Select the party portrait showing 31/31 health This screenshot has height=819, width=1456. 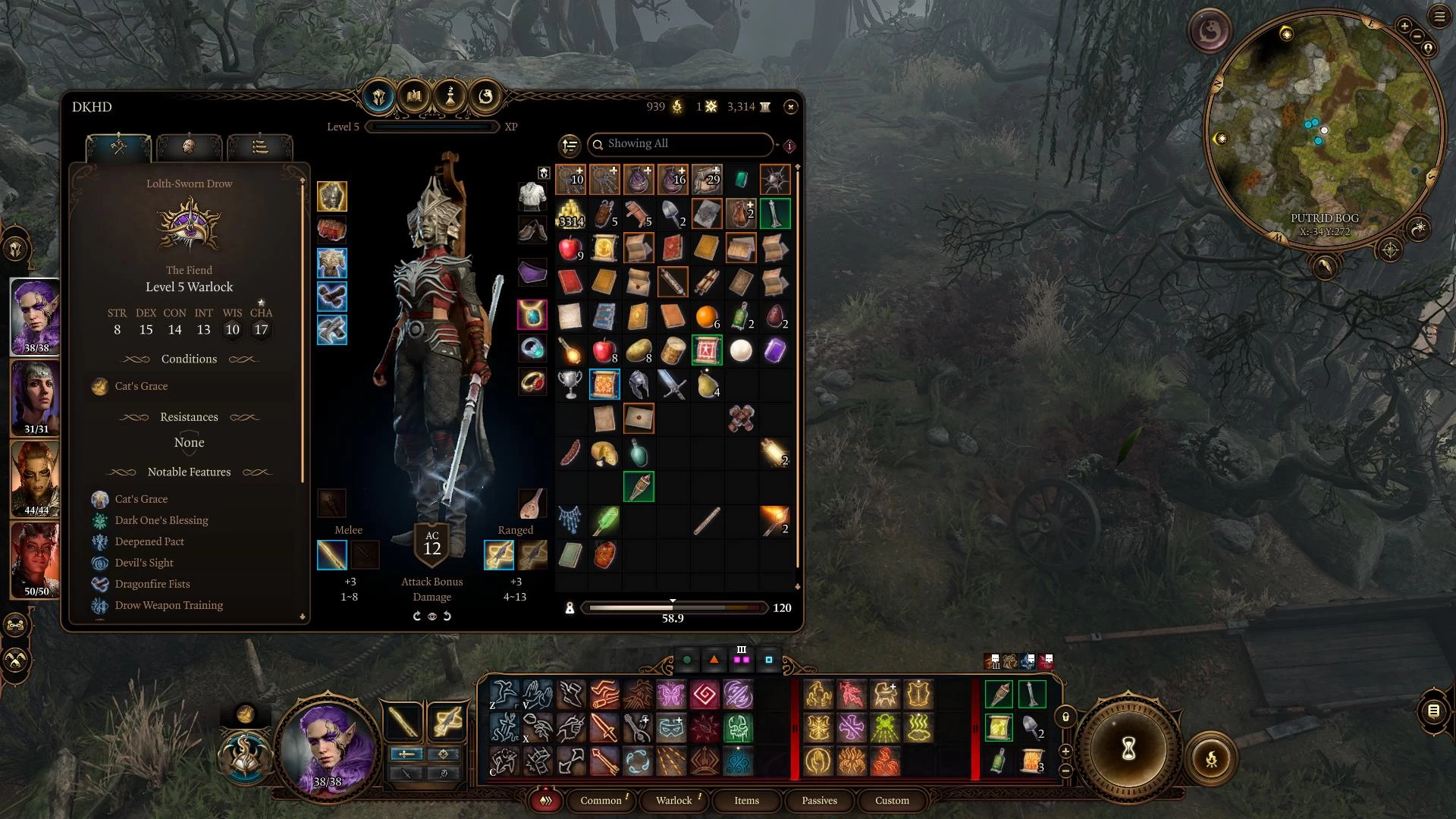[x=36, y=397]
